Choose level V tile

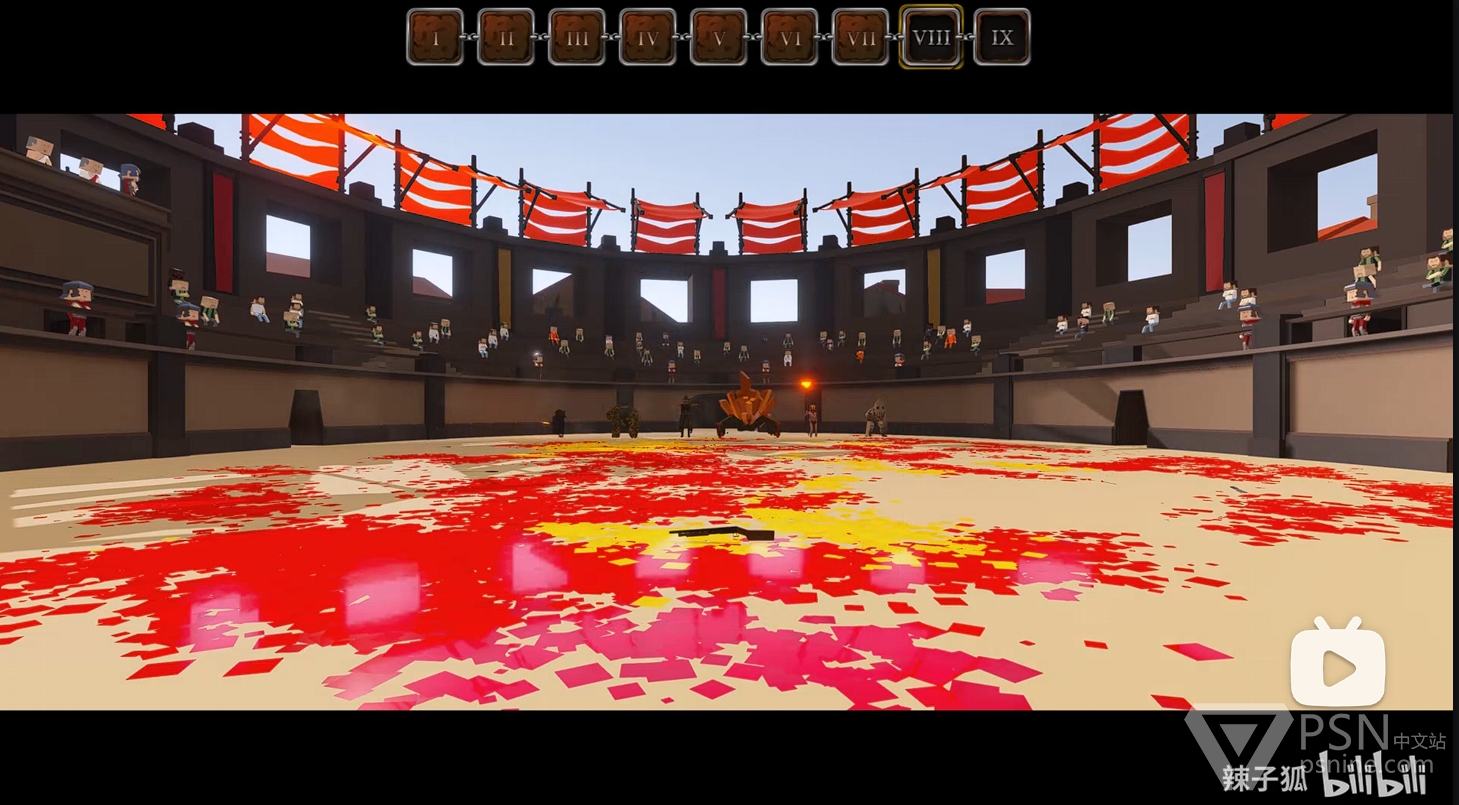click(x=719, y=37)
